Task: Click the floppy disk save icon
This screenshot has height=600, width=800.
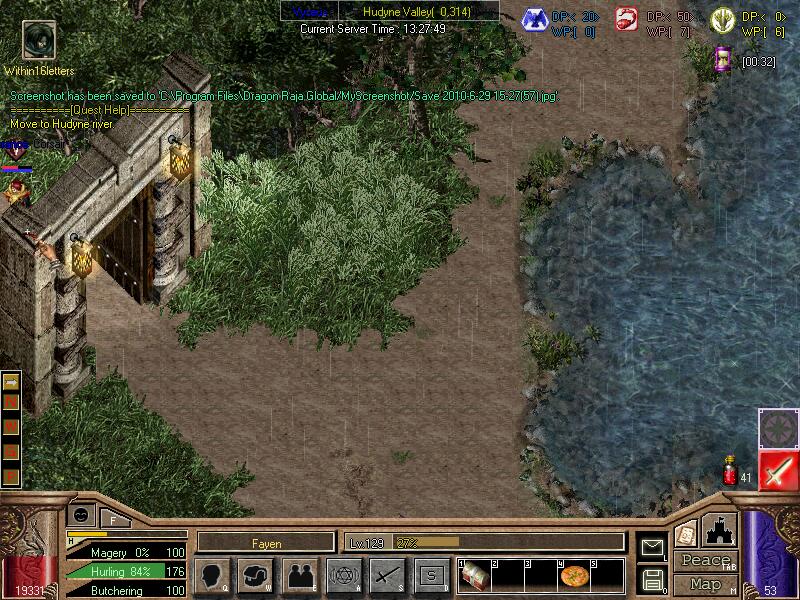Action: point(651,579)
